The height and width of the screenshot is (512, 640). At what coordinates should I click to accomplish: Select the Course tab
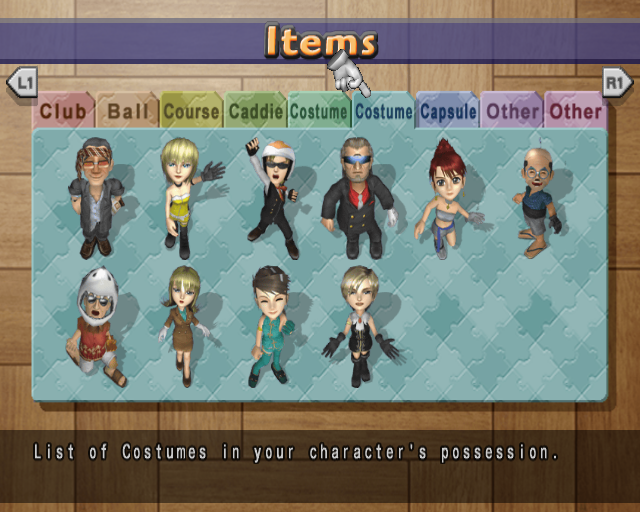tap(191, 111)
